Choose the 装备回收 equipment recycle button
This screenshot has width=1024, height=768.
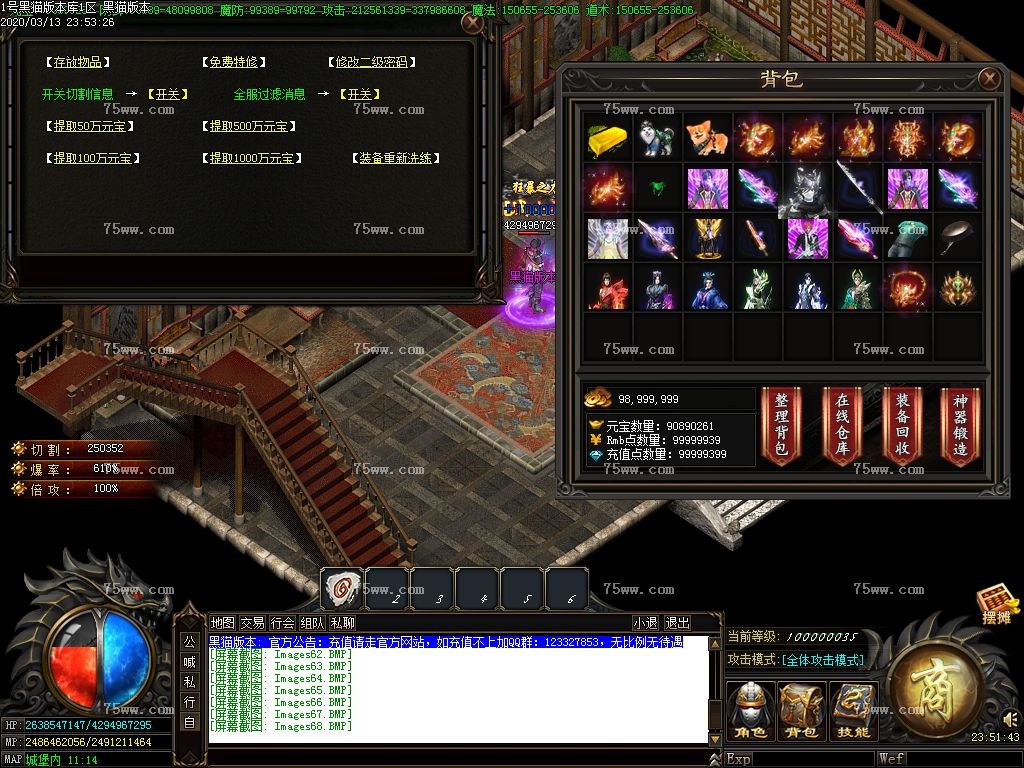point(901,424)
